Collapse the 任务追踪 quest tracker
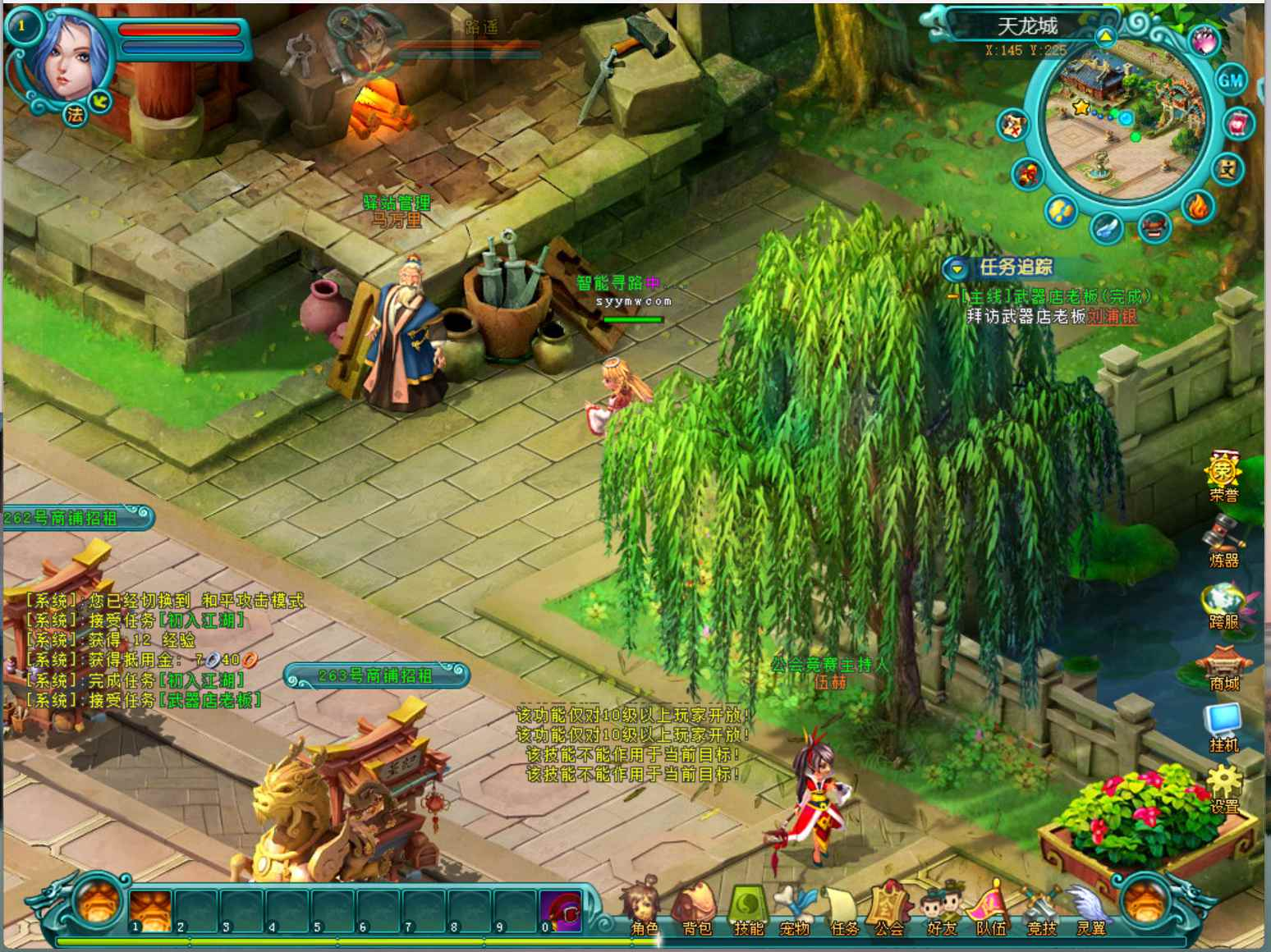The width and height of the screenshot is (1271, 952). [956, 268]
